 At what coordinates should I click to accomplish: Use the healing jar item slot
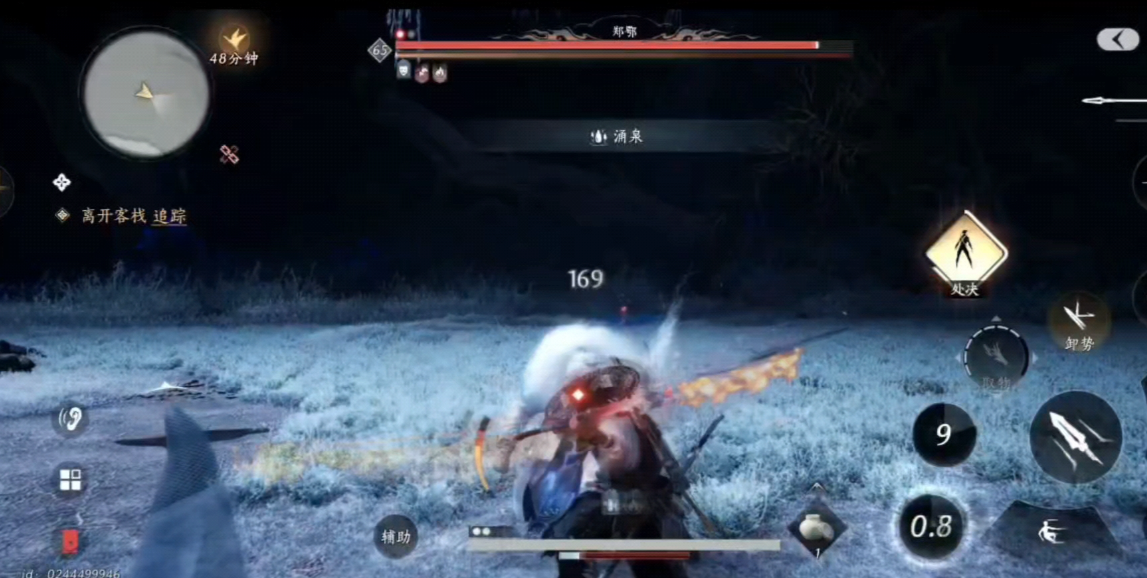coord(817,525)
